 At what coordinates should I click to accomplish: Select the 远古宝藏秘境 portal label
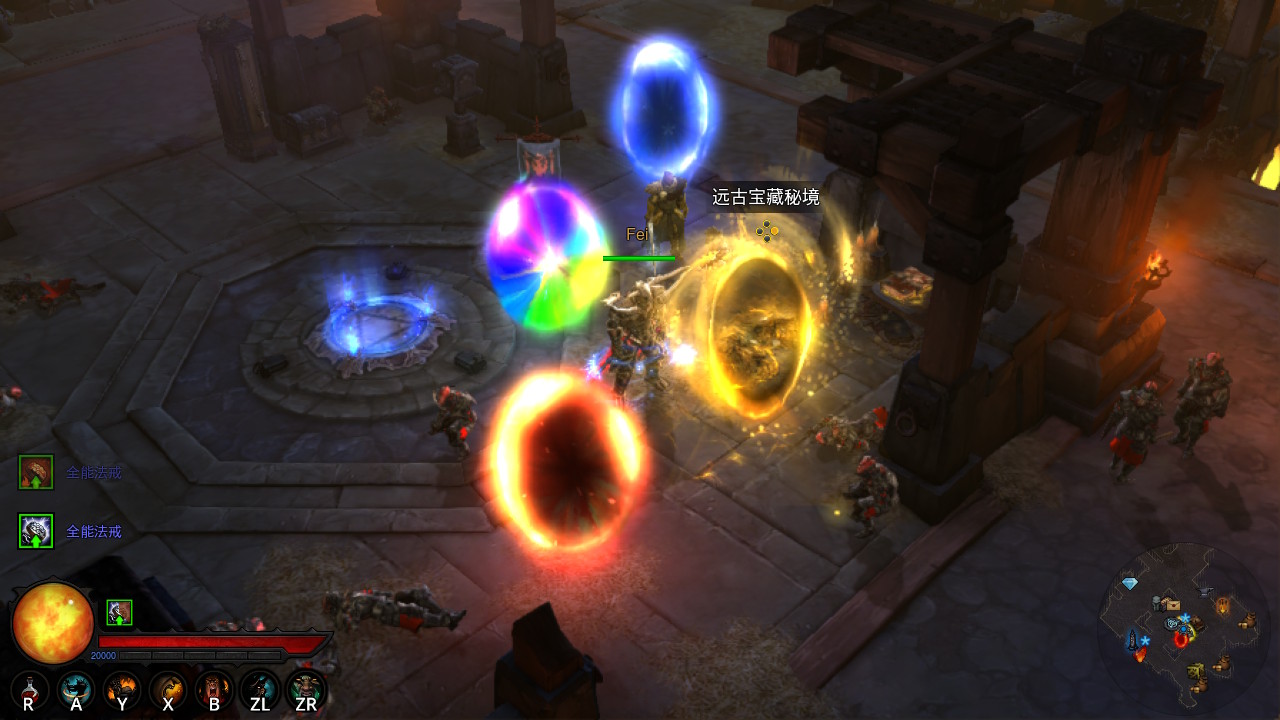coord(765,198)
